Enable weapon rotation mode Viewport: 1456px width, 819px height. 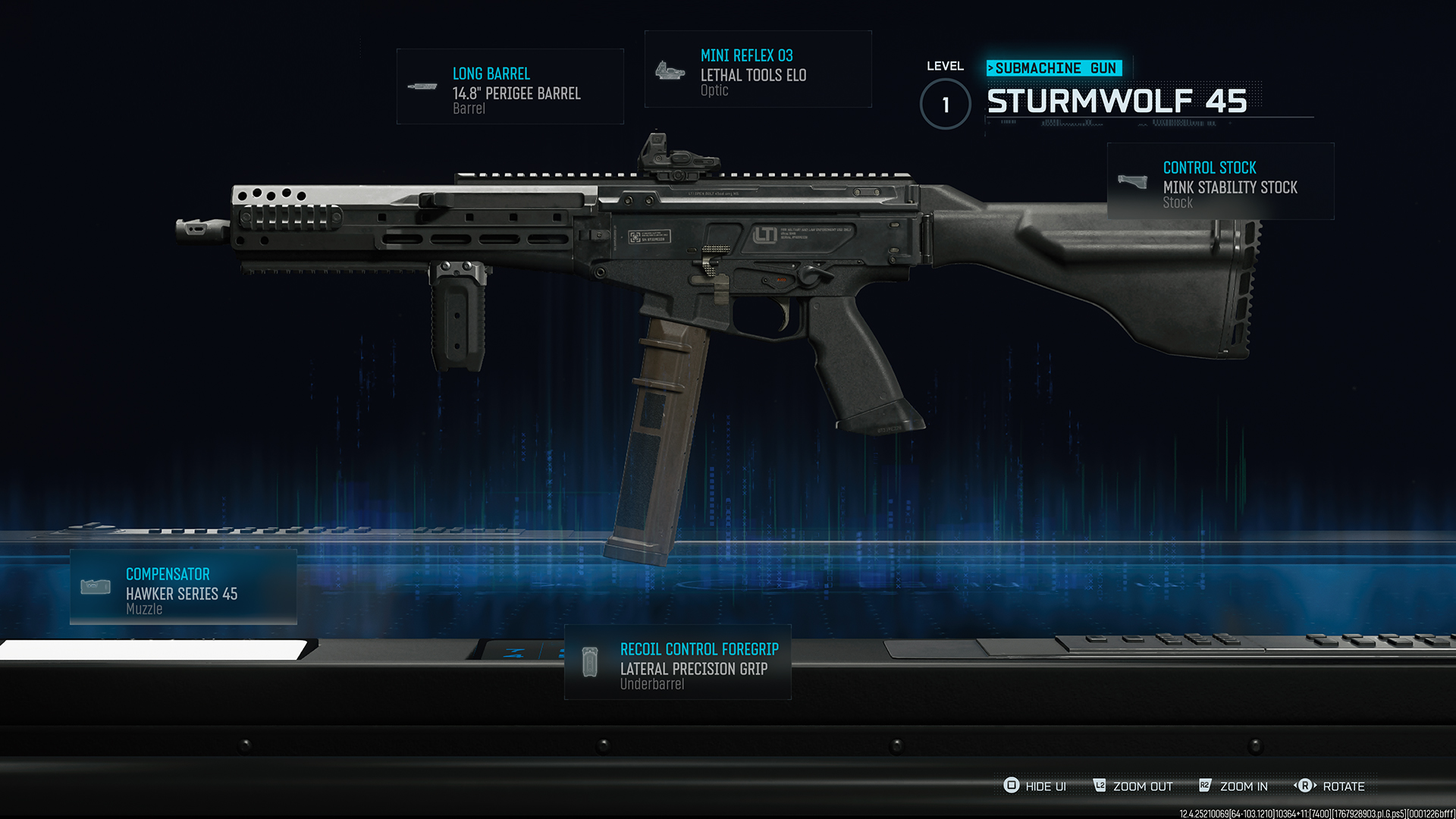[1331, 786]
